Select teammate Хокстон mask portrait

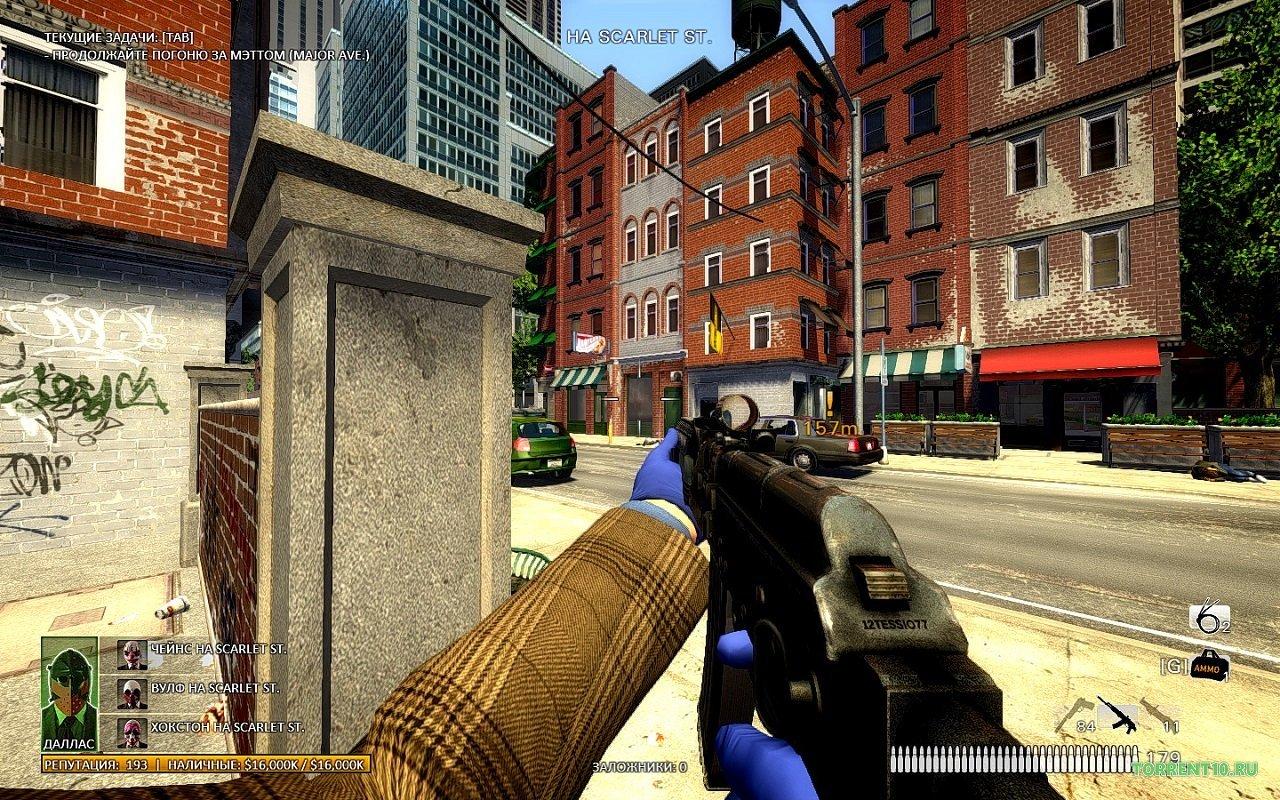tap(132, 731)
